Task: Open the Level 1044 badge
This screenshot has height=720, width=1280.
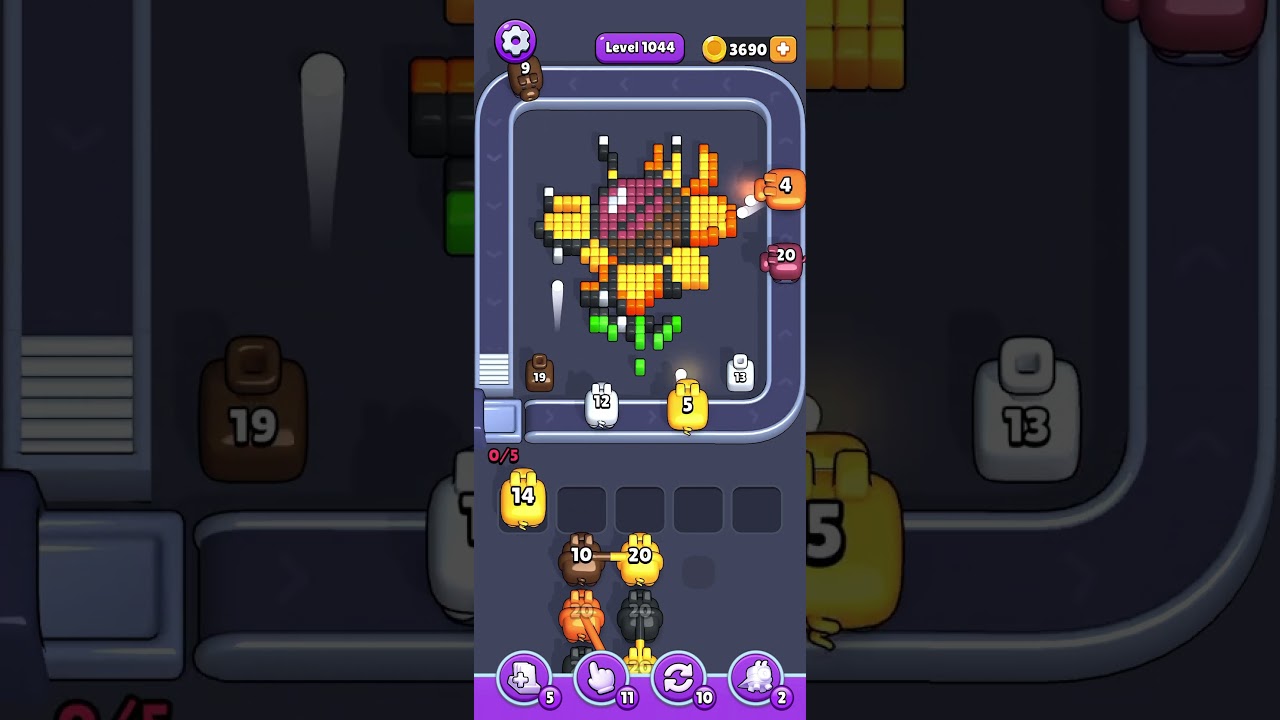Action: (639, 47)
